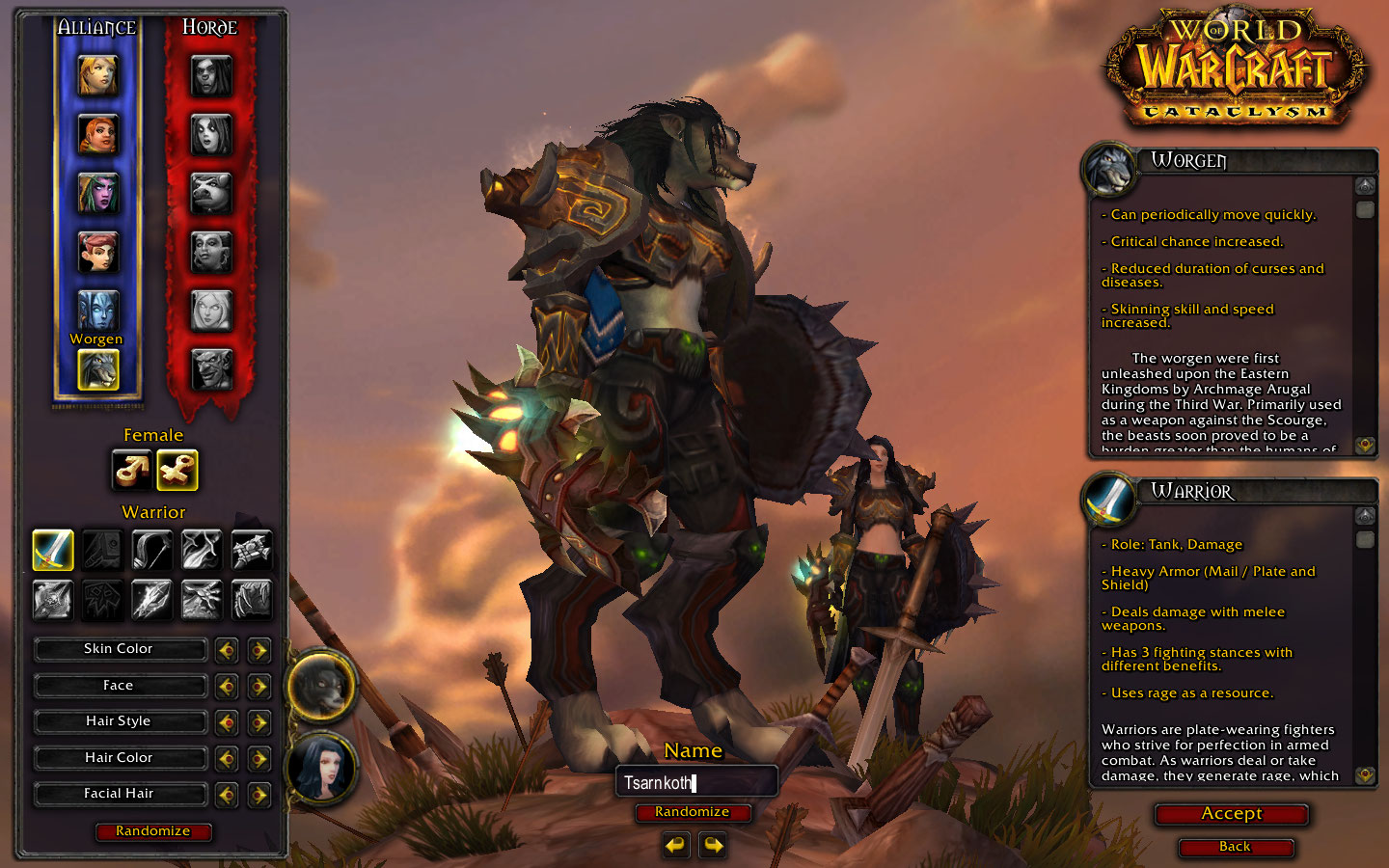This screenshot has height=868, width=1389.
Task: Click the character name input field
Action: [x=696, y=782]
